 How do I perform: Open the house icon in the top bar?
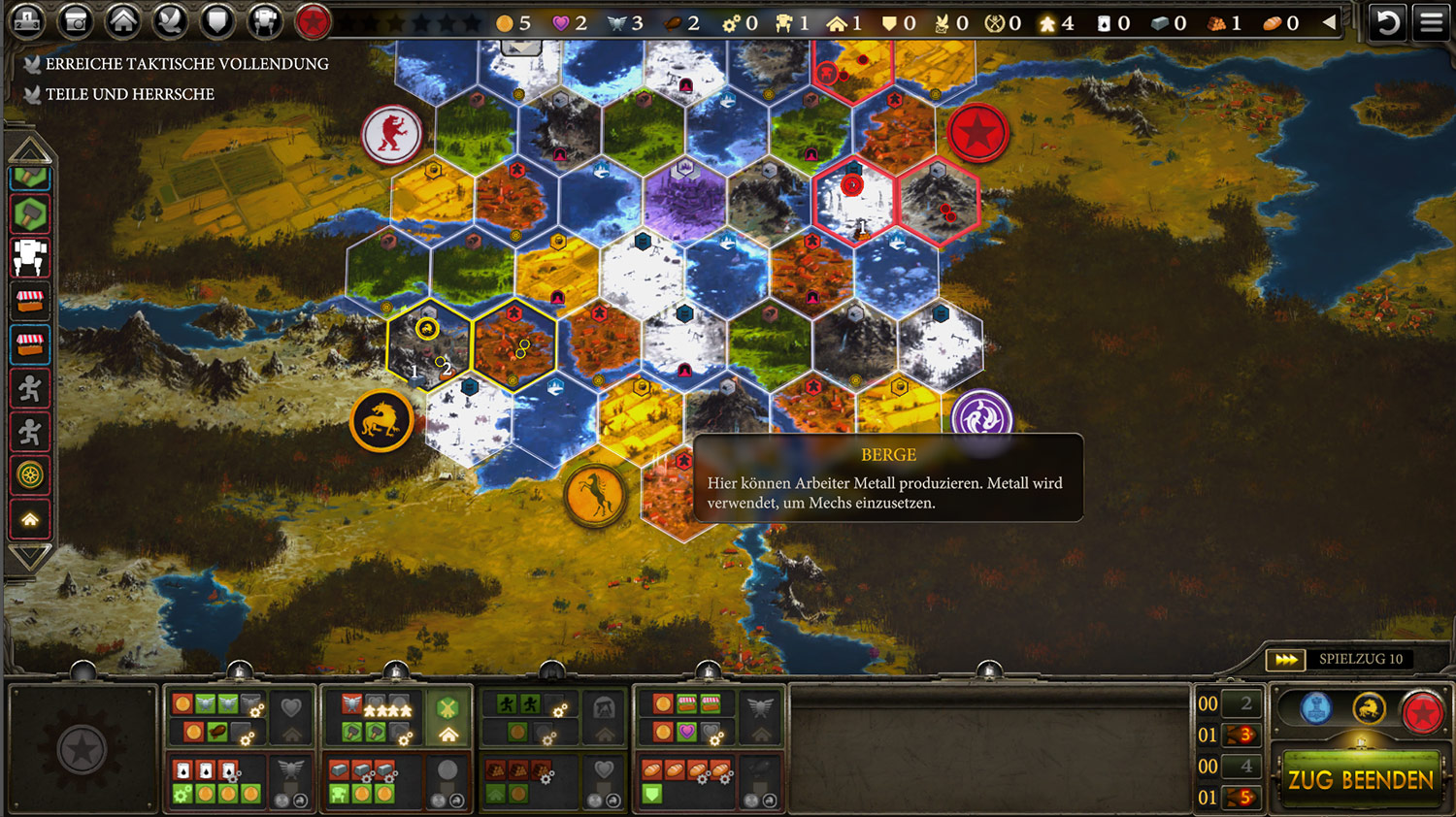tap(123, 20)
